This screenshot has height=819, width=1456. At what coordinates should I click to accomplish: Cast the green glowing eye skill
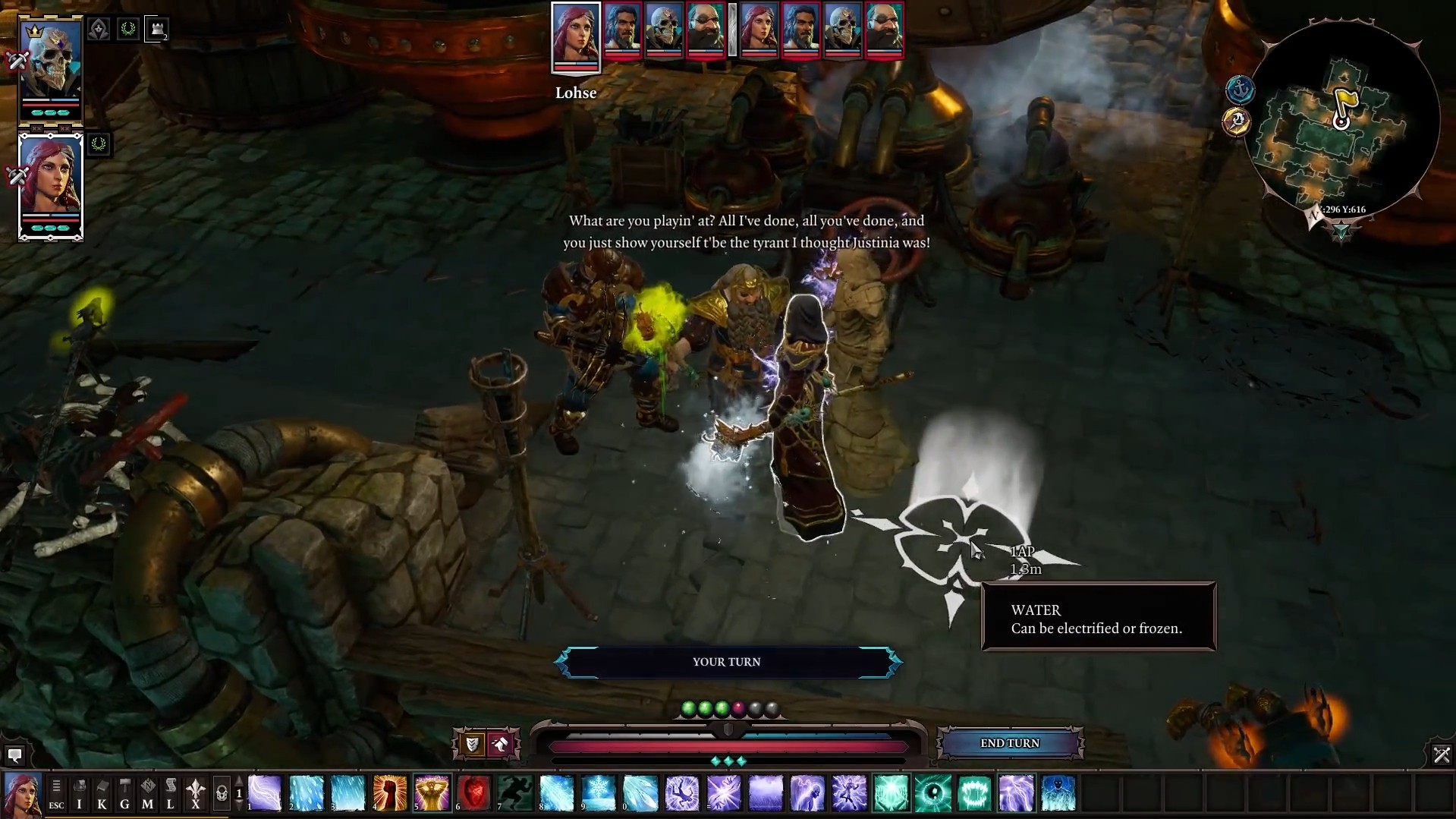pos(932,793)
